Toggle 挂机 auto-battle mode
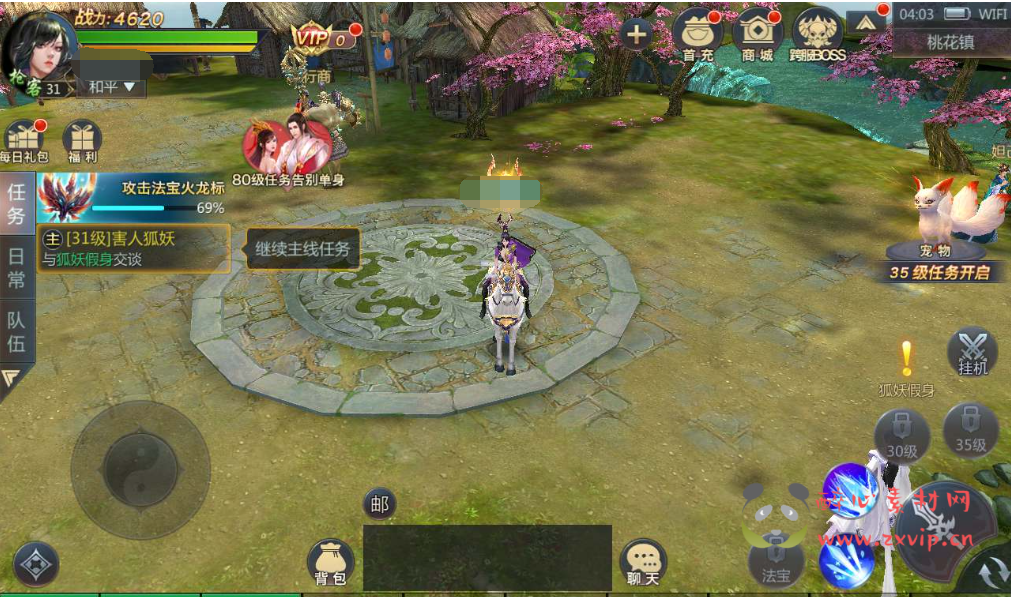The height and width of the screenshot is (597, 1011). pos(972,352)
